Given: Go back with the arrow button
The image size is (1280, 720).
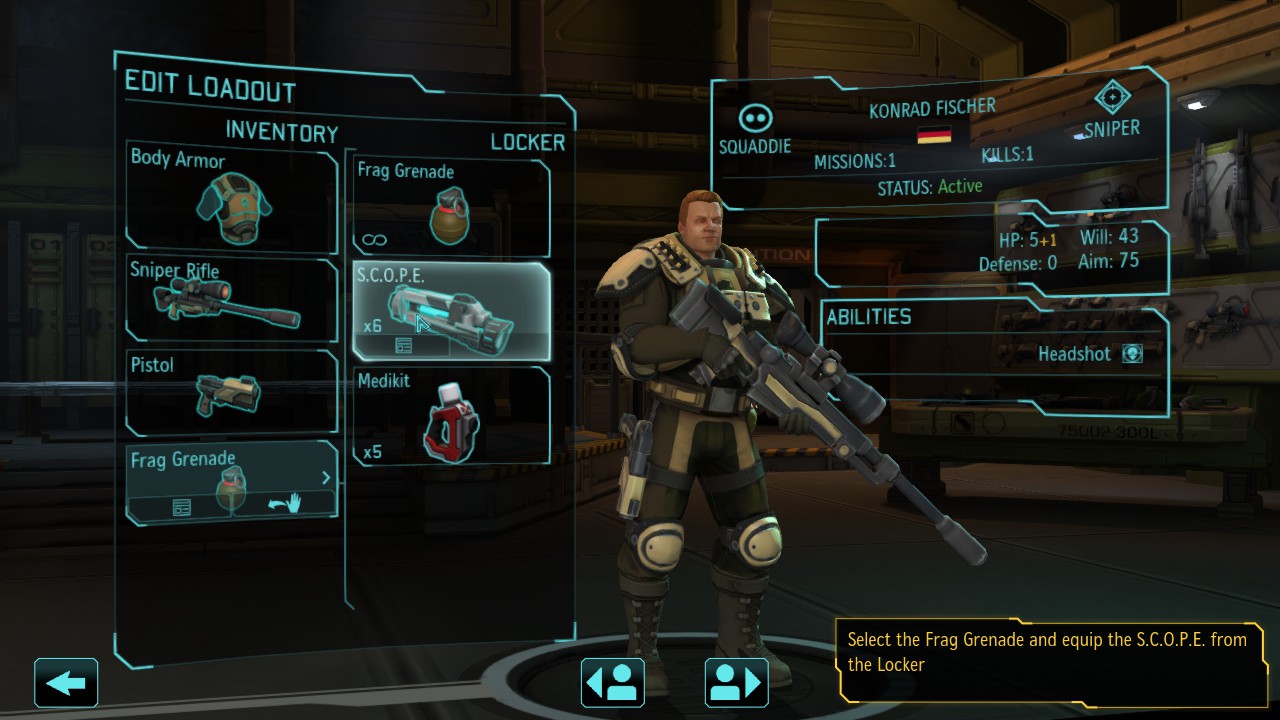Looking at the screenshot, I should coord(66,683).
